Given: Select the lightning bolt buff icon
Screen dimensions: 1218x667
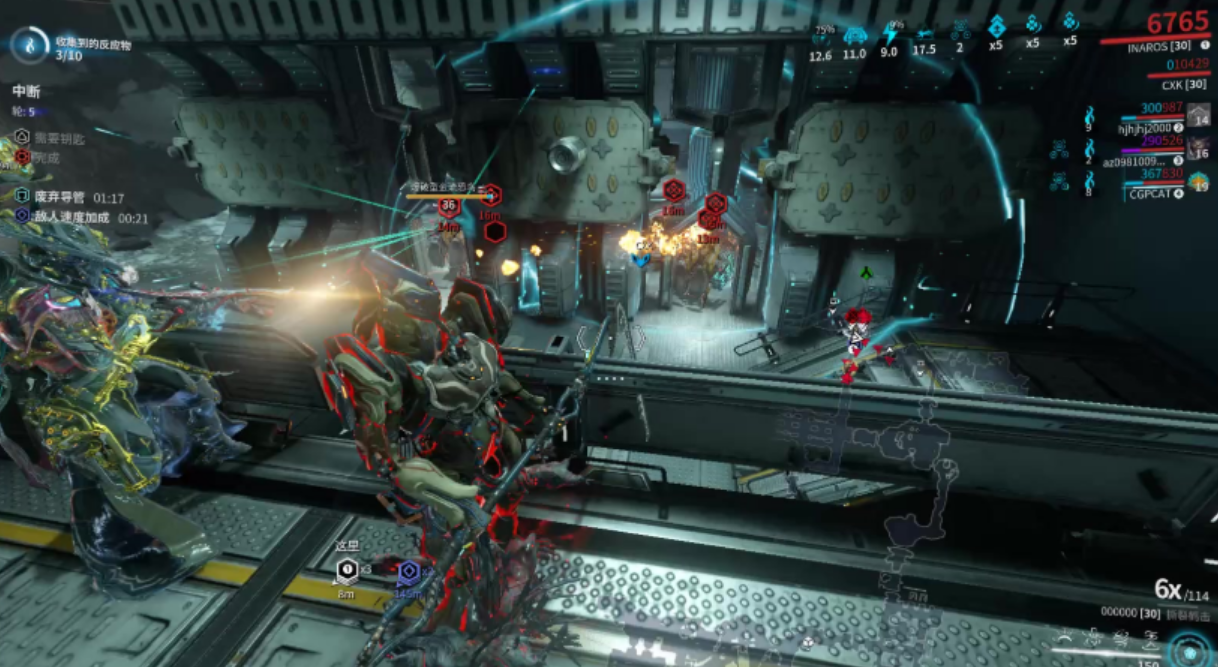Looking at the screenshot, I should 888,35.
